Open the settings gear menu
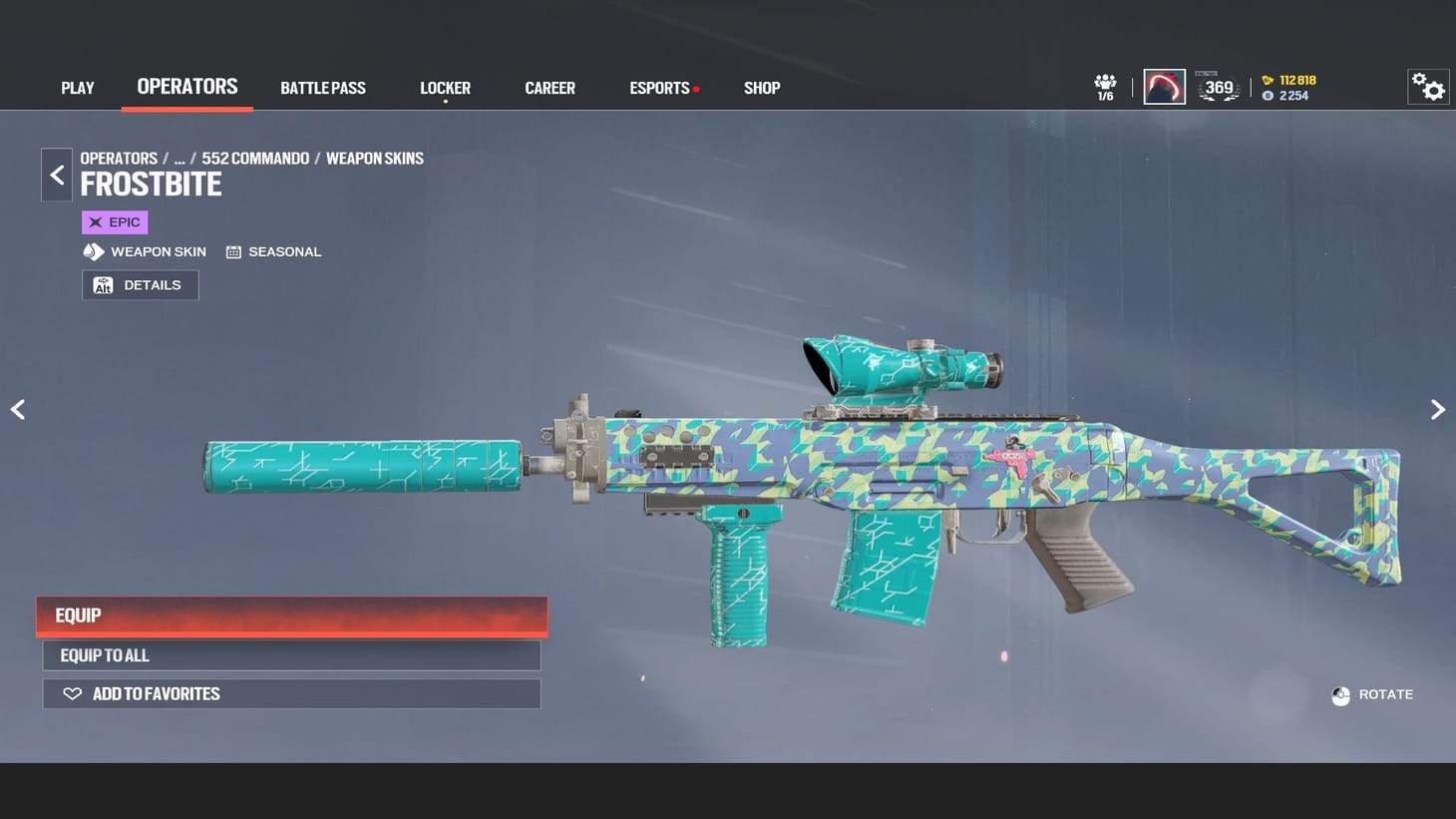1456x819 pixels. pyautogui.click(x=1428, y=87)
